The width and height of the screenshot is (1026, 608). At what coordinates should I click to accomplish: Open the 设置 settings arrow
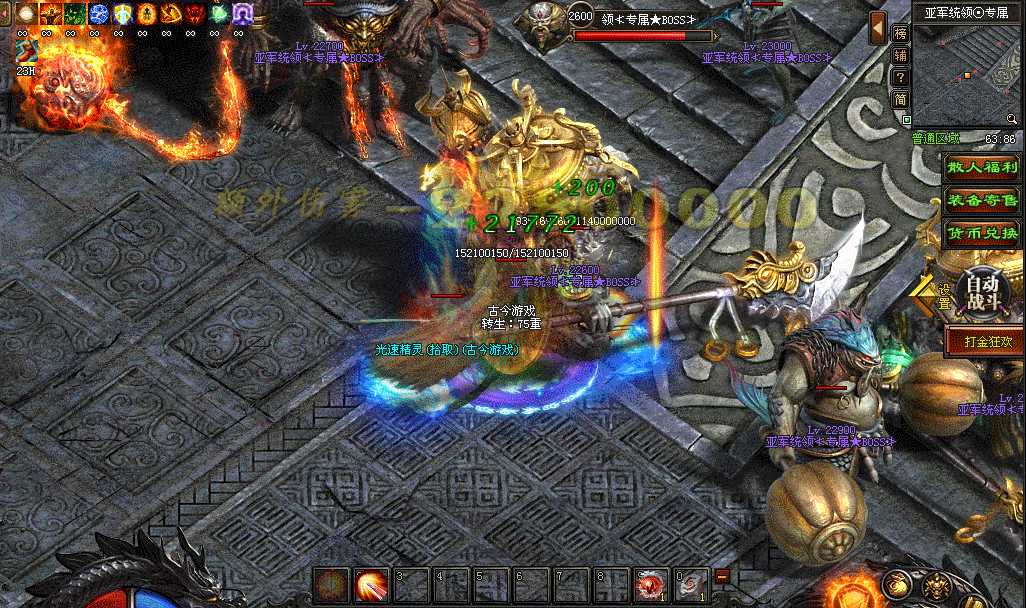(930, 296)
